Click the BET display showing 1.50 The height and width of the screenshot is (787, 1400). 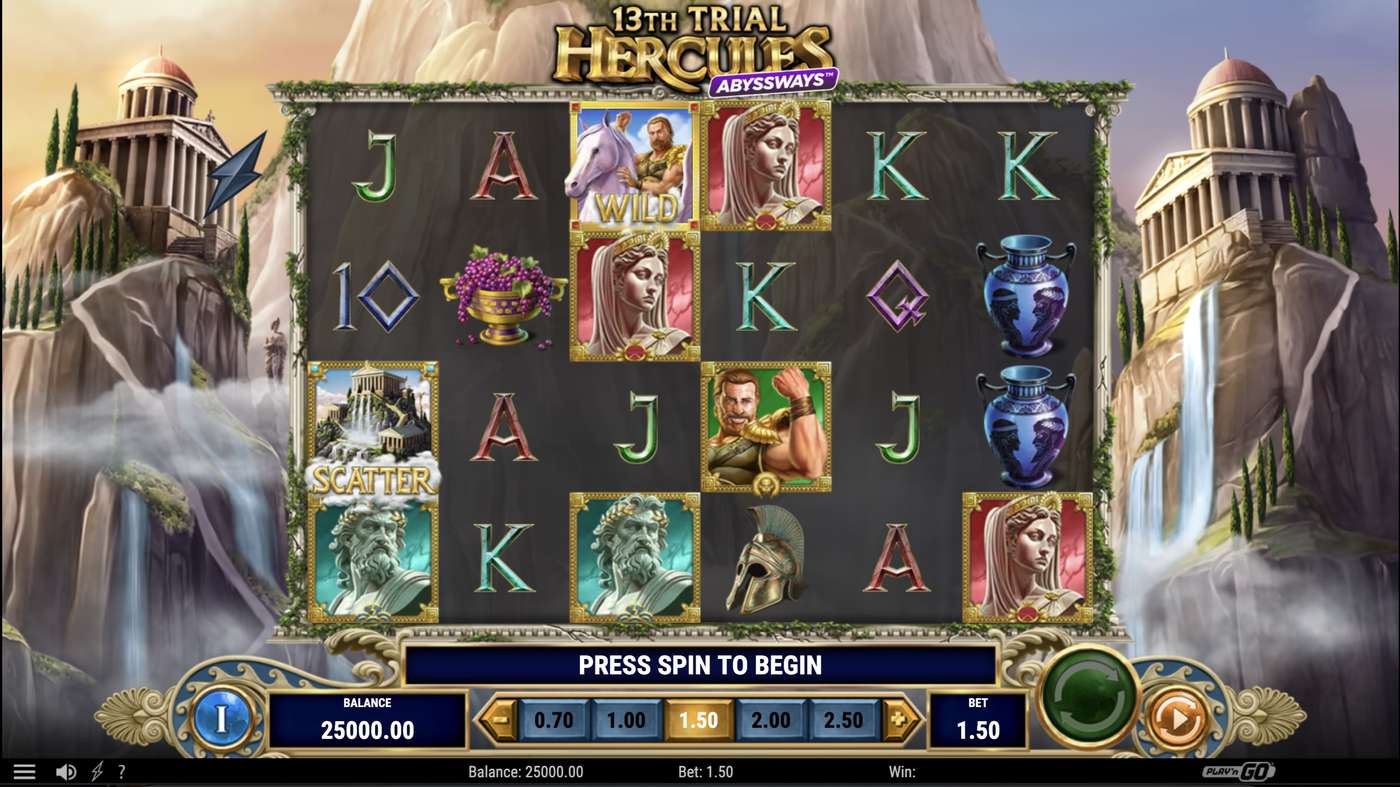click(977, 719)
